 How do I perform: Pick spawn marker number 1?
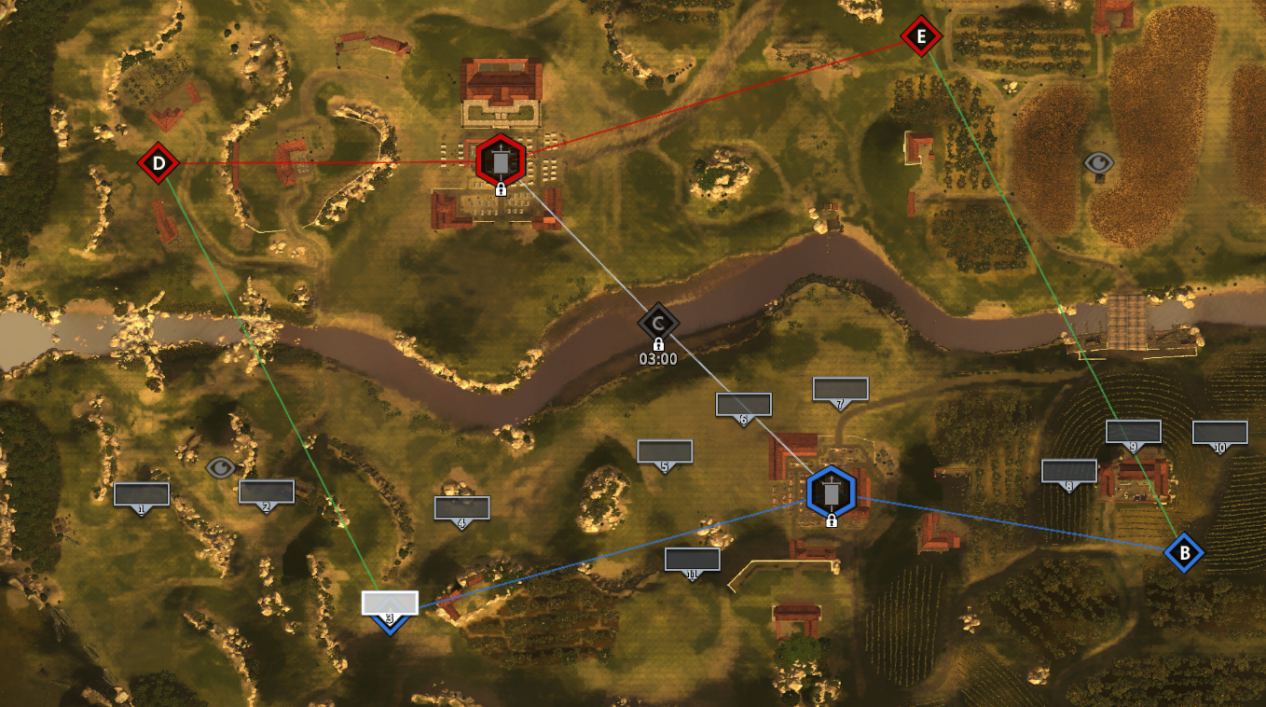tap(141, 494)
